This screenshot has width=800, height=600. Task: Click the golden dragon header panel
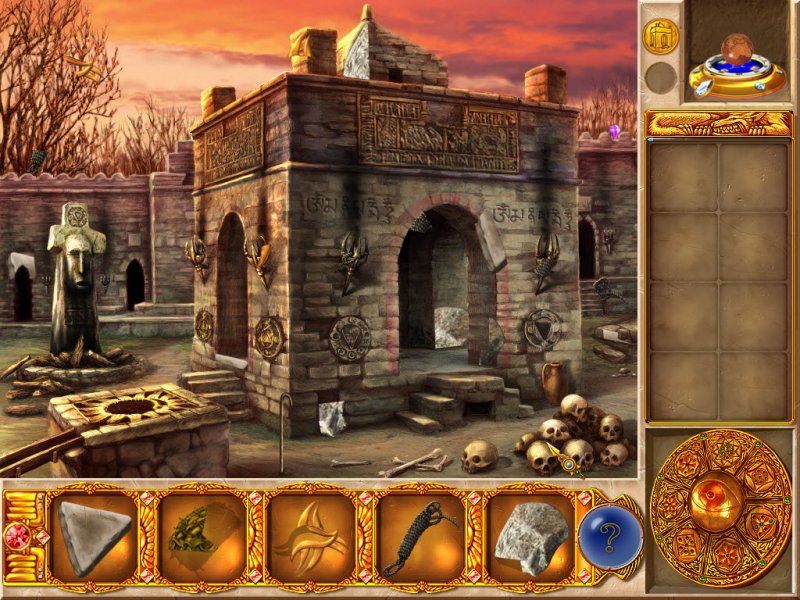pyautogui.click(x=719, y=123)
